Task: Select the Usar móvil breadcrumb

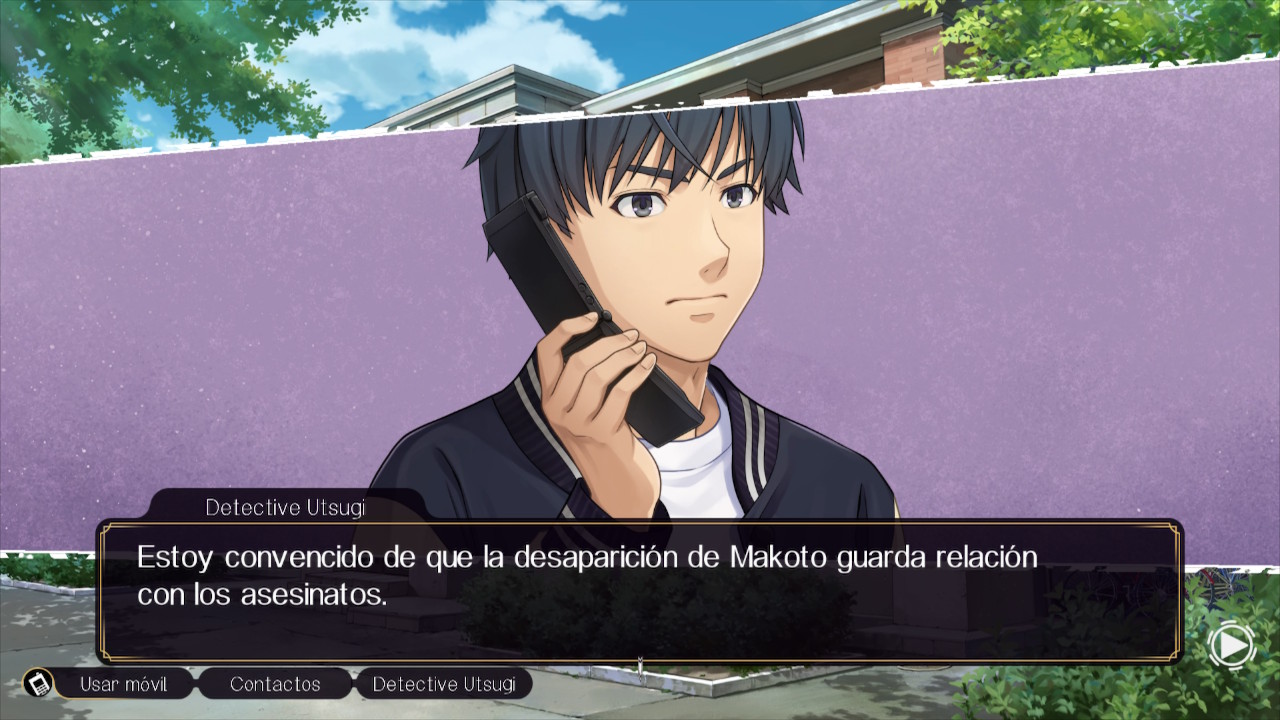Action: tap(123, 684)
